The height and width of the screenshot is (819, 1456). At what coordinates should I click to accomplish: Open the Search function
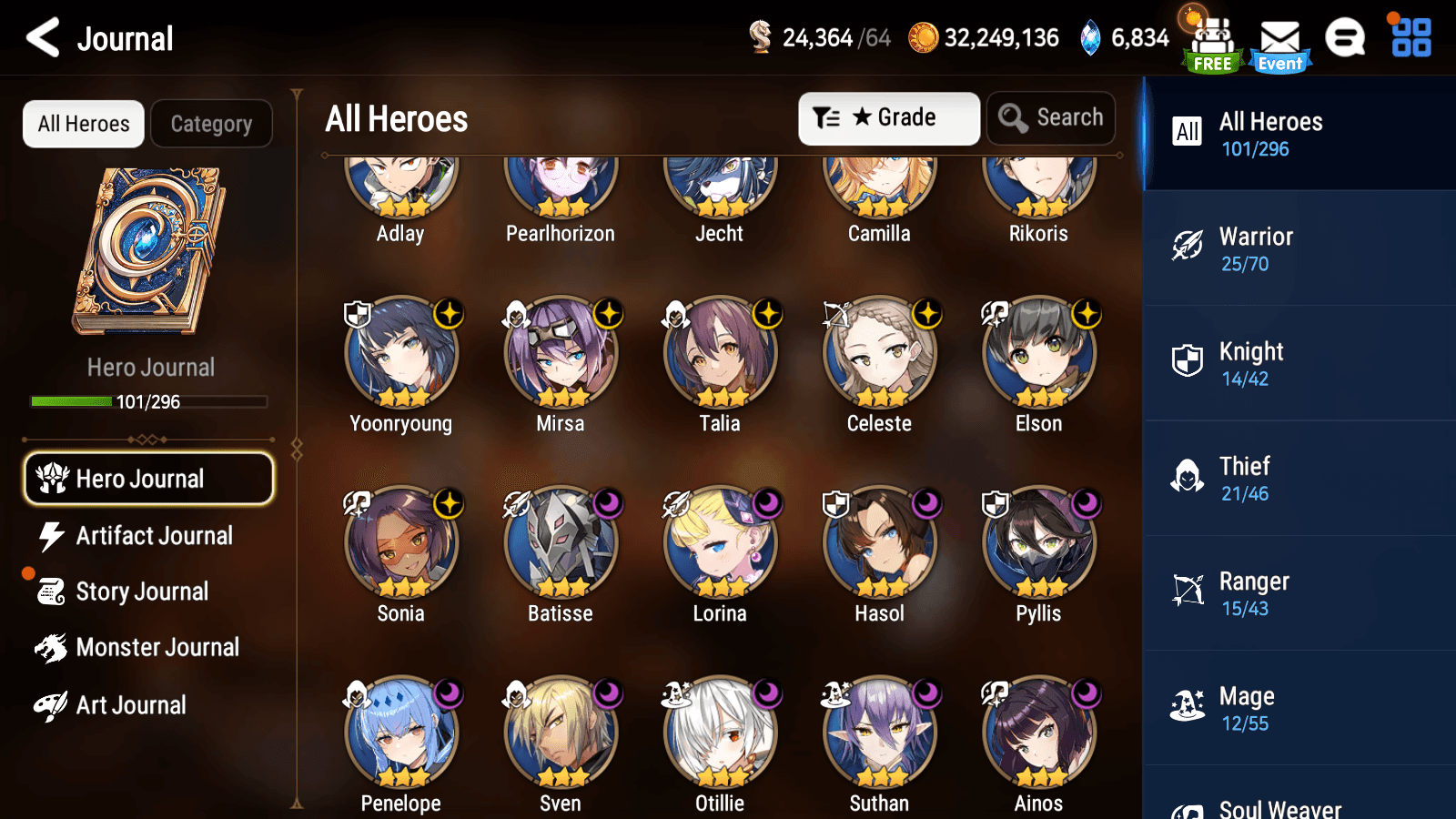1051,117
